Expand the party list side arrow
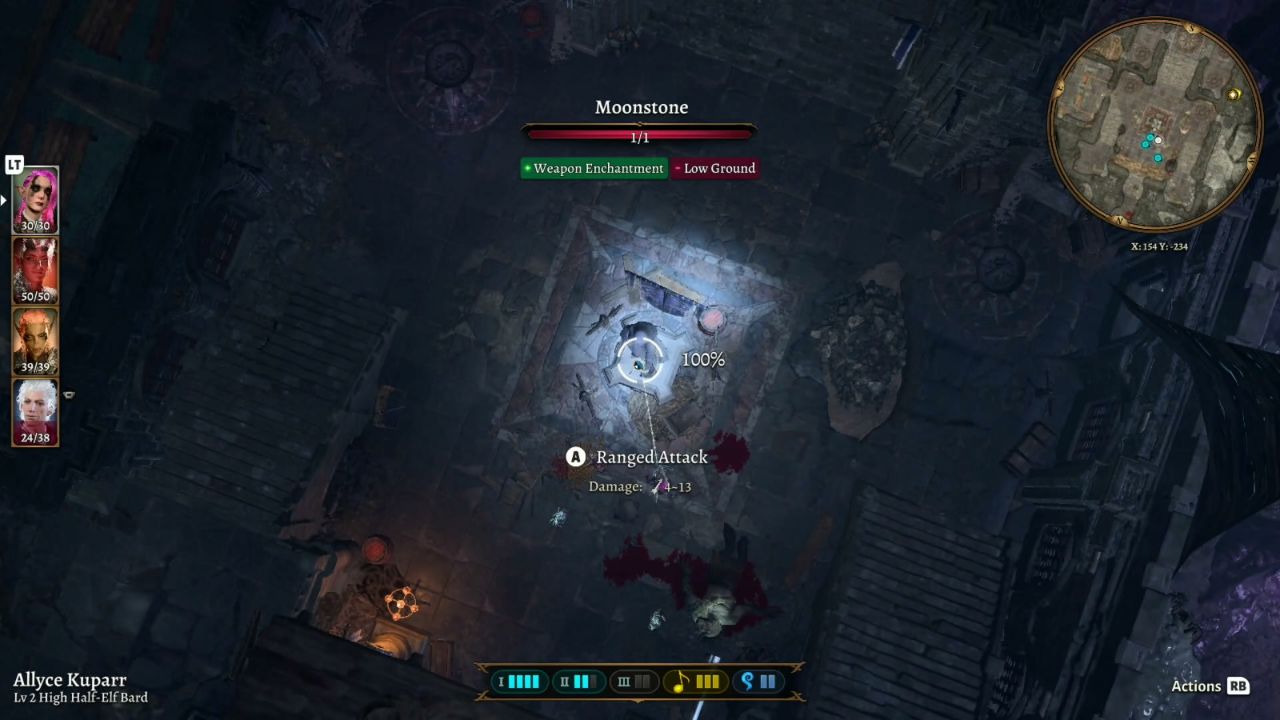 [x=6, y=200]
